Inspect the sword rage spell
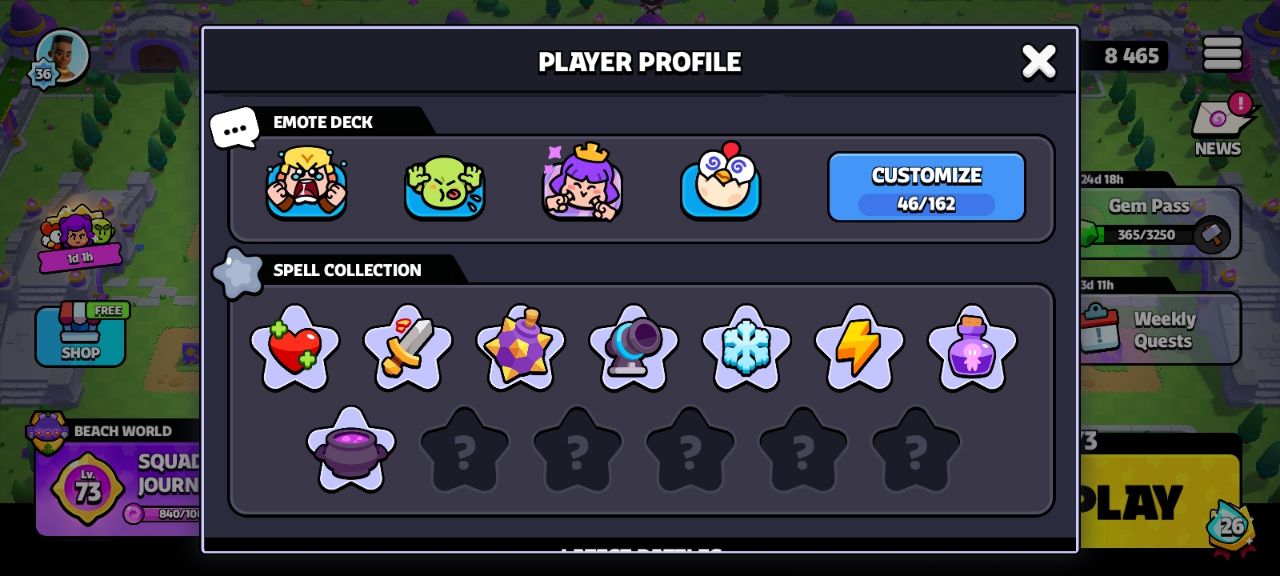Viewport: 1280px width, 576px height. pyautogui.click(x=408, y=348)
